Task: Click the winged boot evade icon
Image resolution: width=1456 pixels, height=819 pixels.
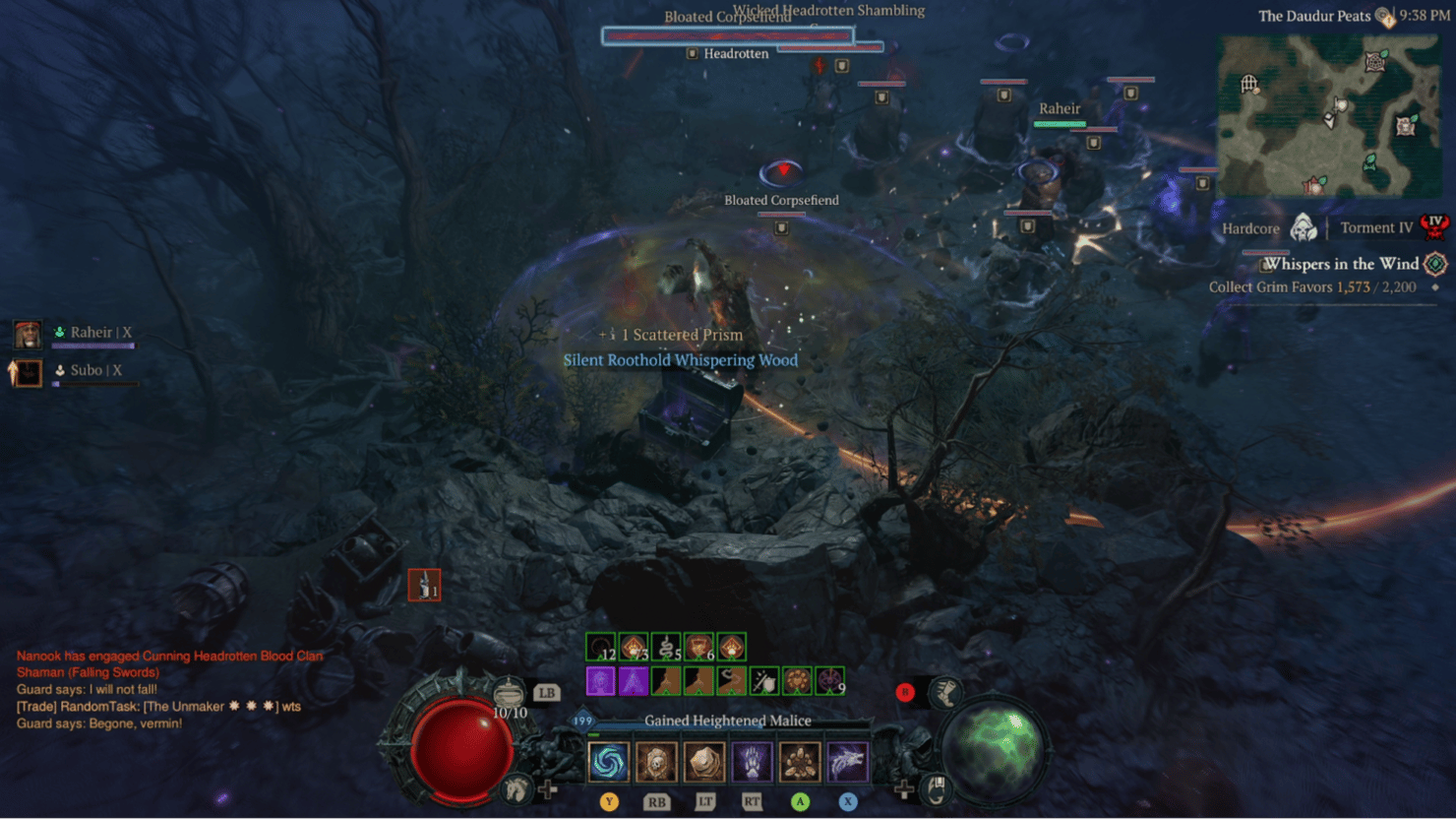Action: (945, 693)
